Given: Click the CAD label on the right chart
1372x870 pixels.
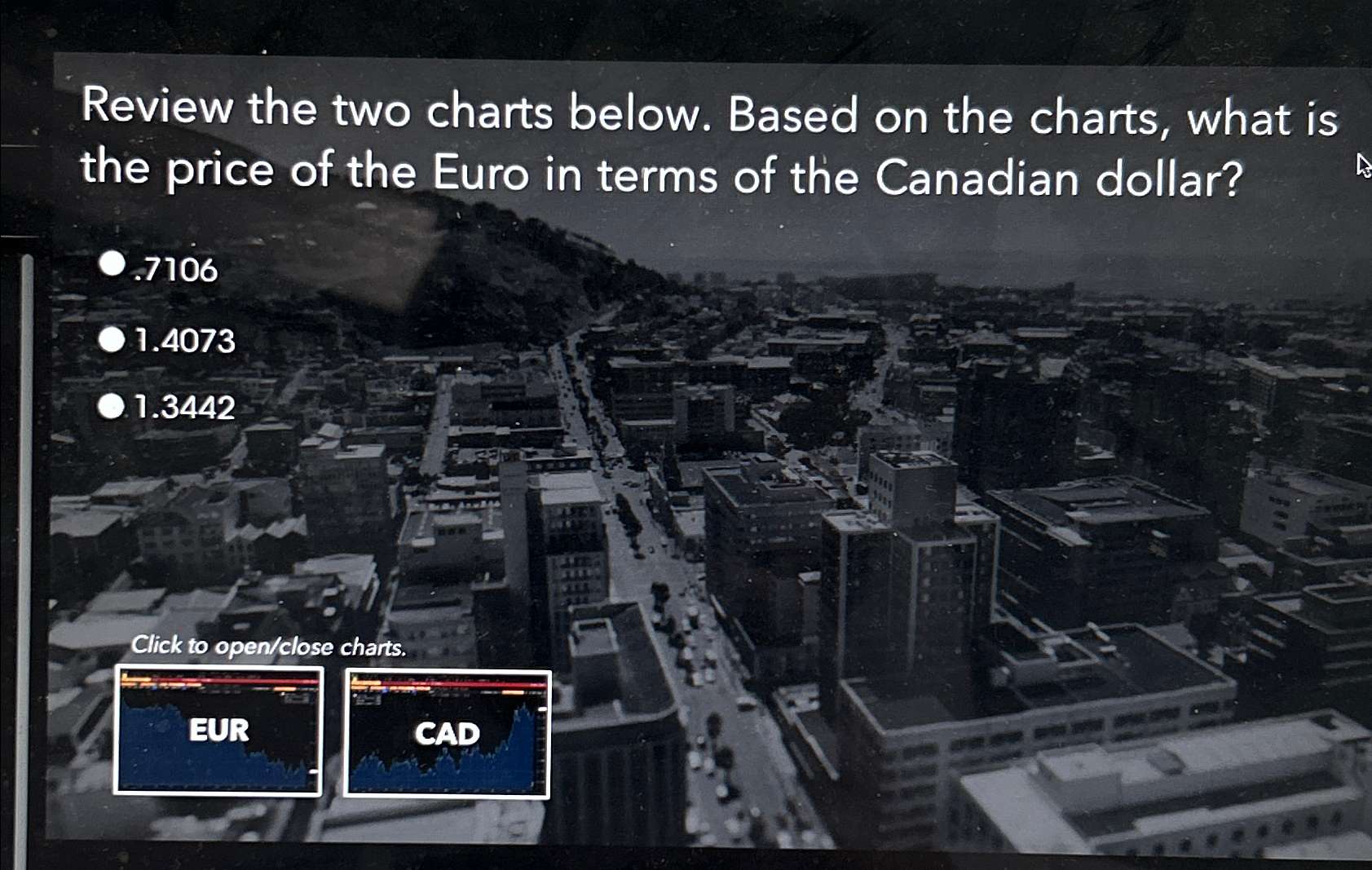Looking at the screenshot, I should click(x=448, y=734).
